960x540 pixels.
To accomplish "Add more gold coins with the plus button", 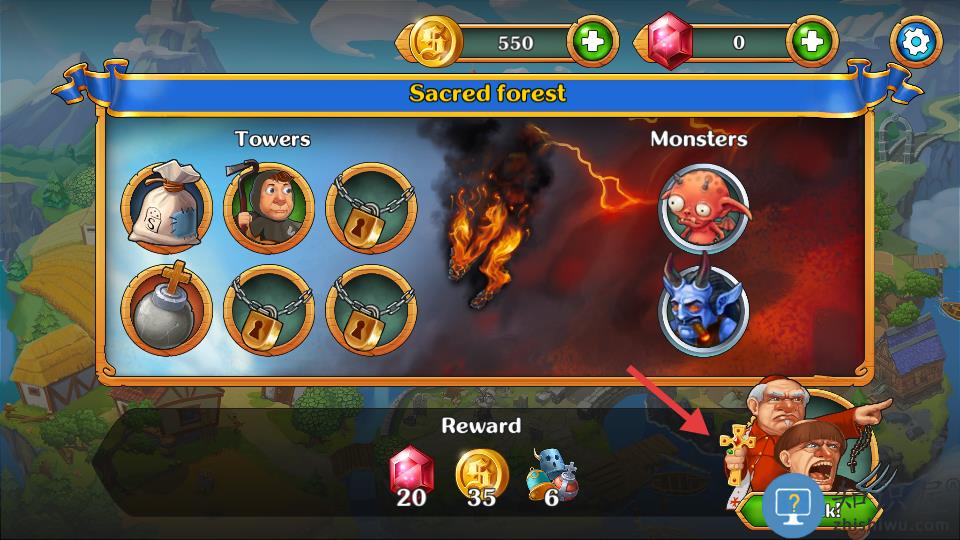I will [x=593, y=42].
